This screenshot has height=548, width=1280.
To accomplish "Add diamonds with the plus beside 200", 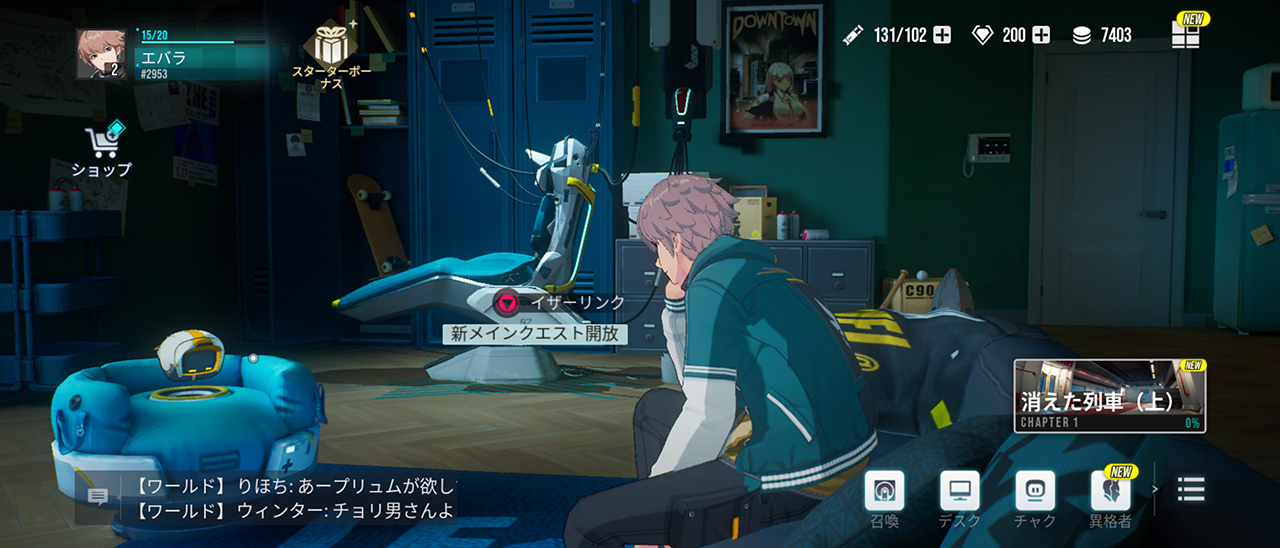I will [x=1041, y=35].
